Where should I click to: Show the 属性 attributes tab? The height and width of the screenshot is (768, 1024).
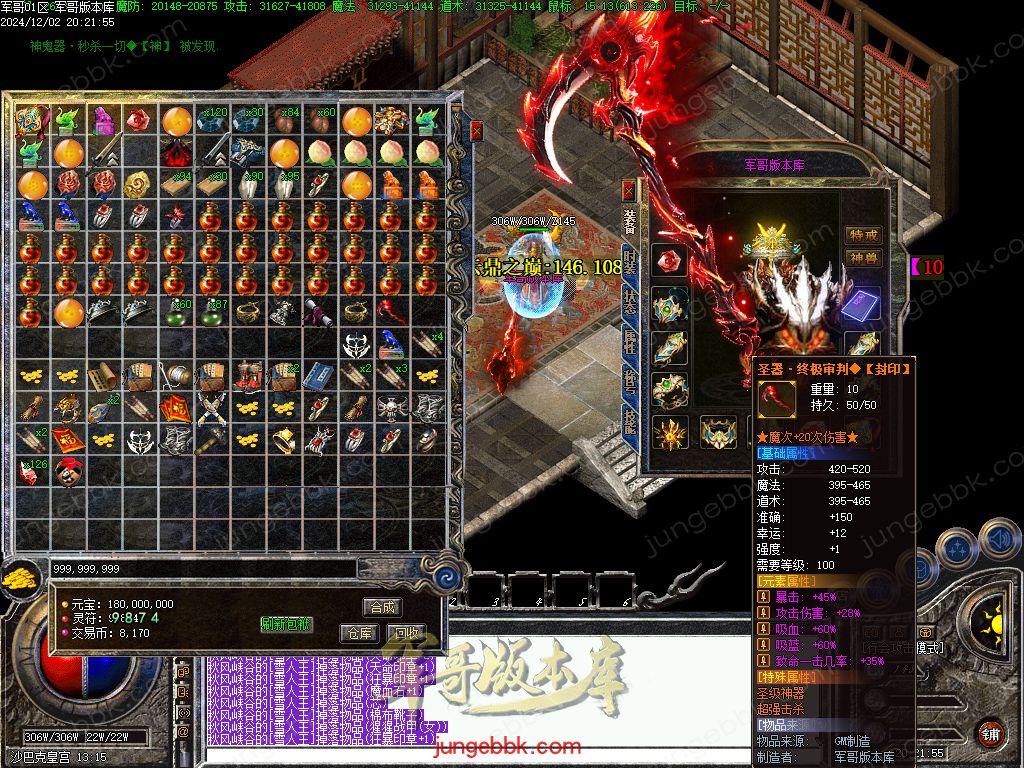(x=629, y=342)
